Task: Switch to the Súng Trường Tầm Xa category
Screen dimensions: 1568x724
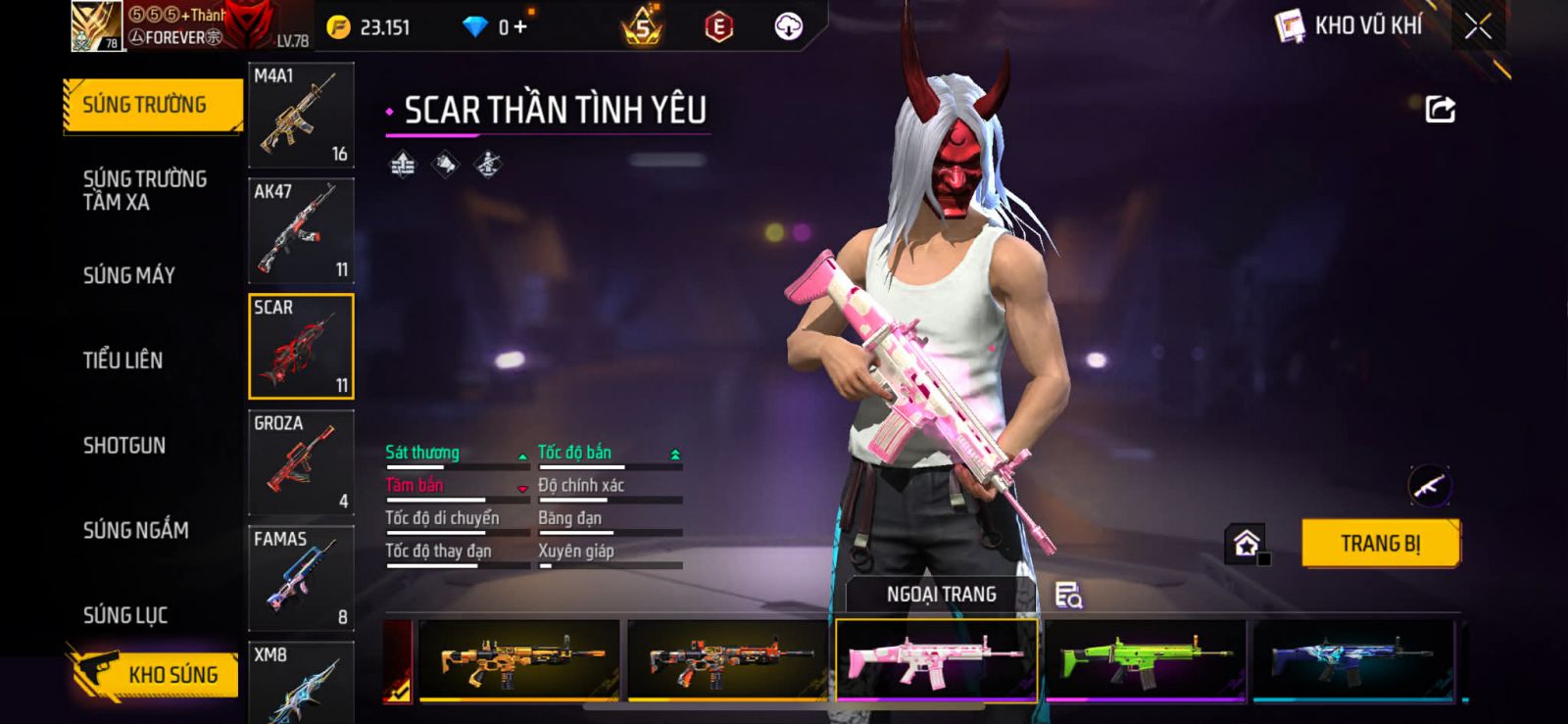Action: click(145, 190)
